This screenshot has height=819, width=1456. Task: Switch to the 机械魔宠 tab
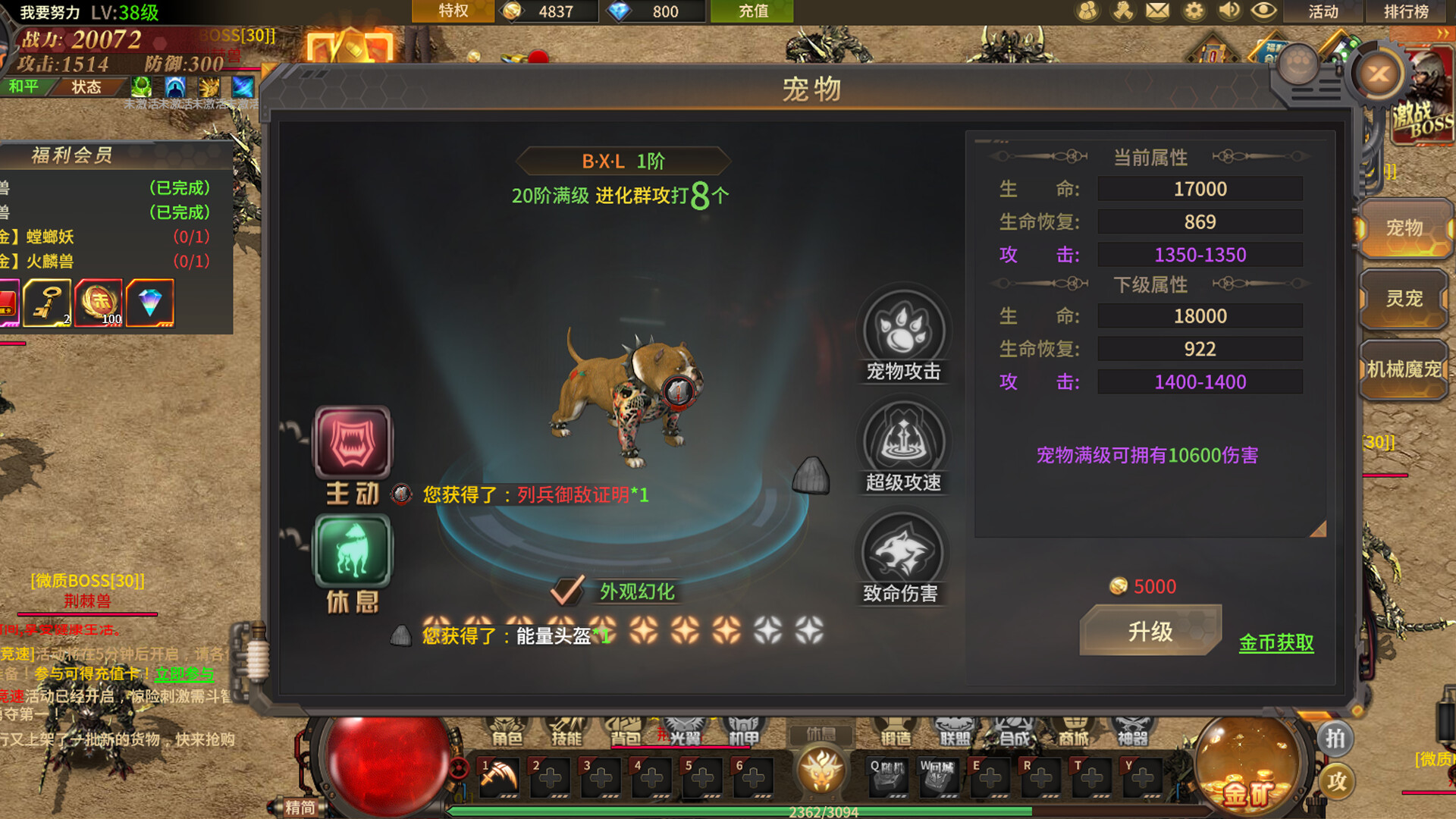pos(1405,369)
